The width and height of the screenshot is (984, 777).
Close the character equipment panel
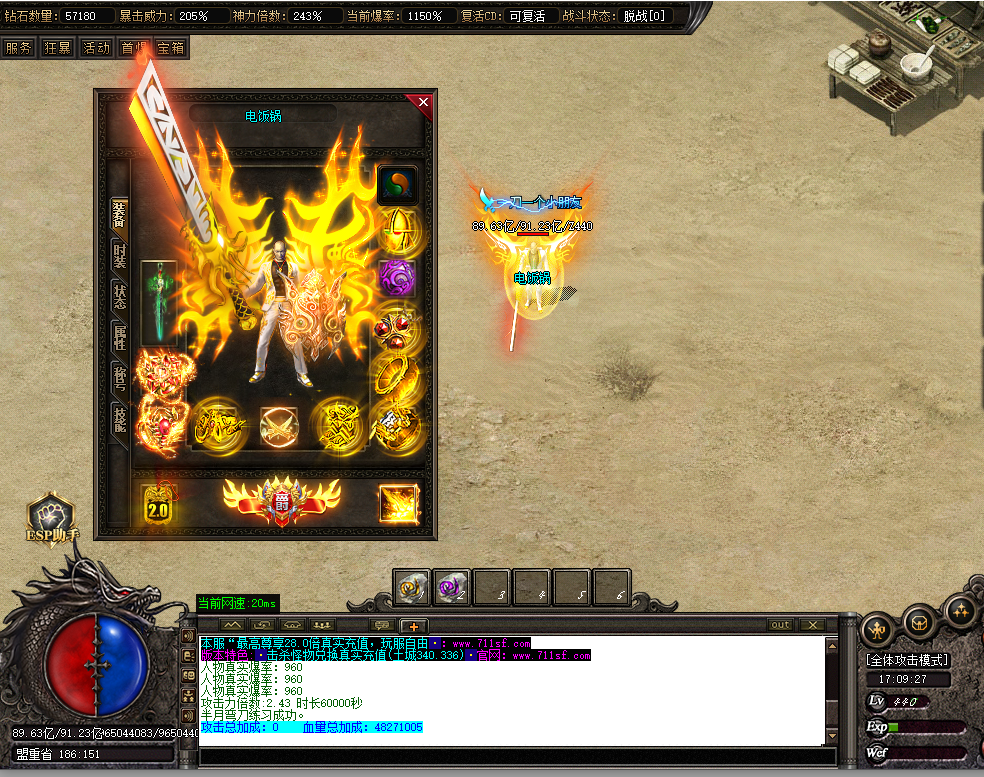[x=423, y=102]
